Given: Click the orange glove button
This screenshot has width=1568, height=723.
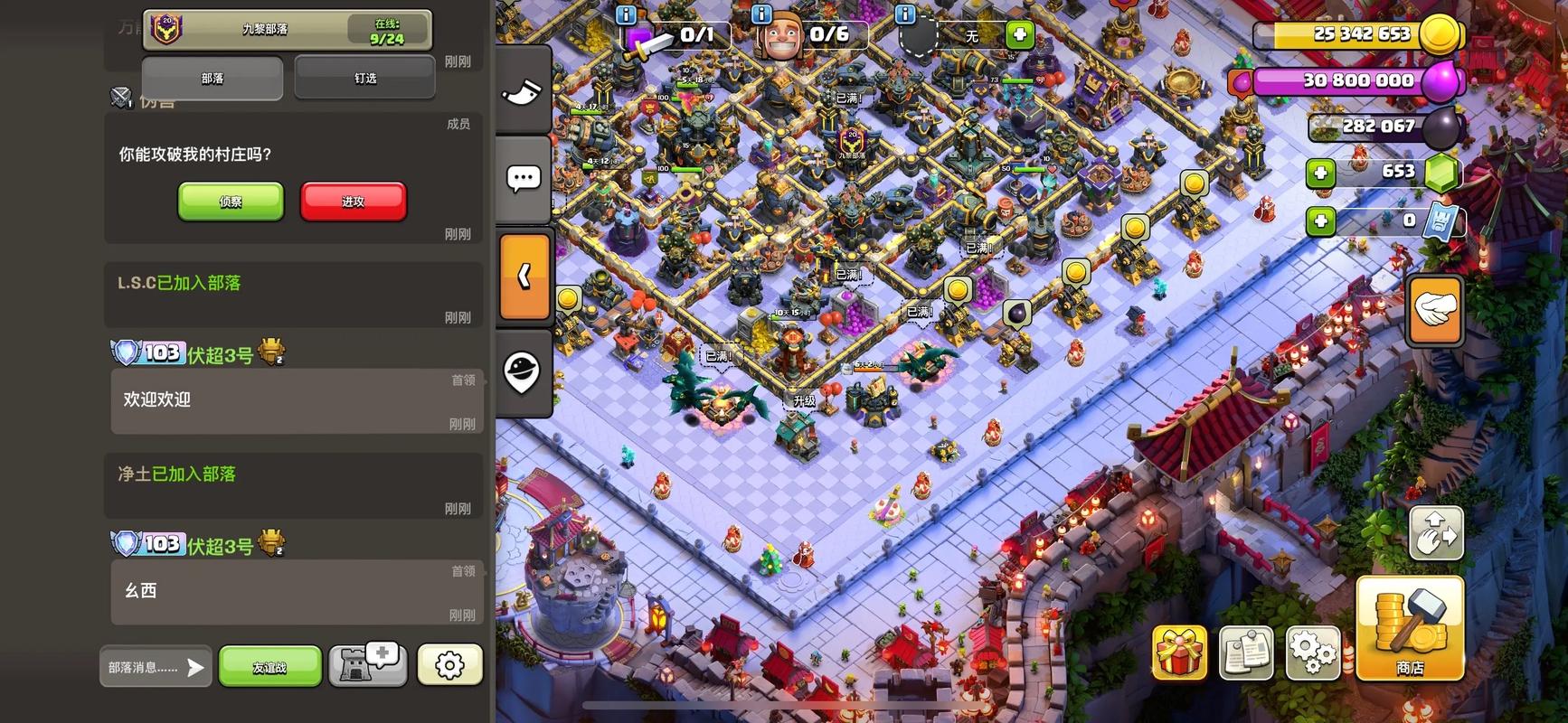Looking at the screenshot, I should 1435,311.
